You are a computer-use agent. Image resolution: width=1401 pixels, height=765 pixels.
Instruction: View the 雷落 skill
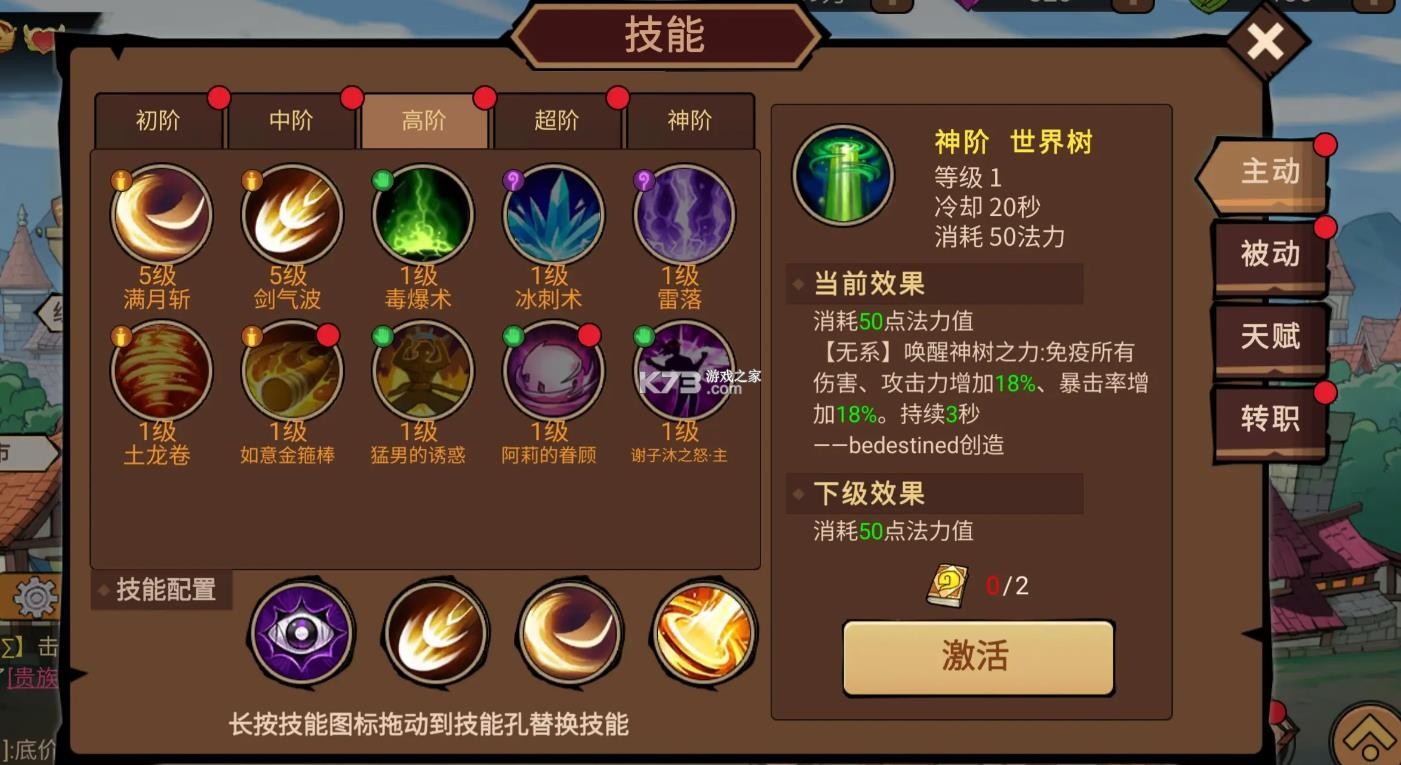pos(681,214)
